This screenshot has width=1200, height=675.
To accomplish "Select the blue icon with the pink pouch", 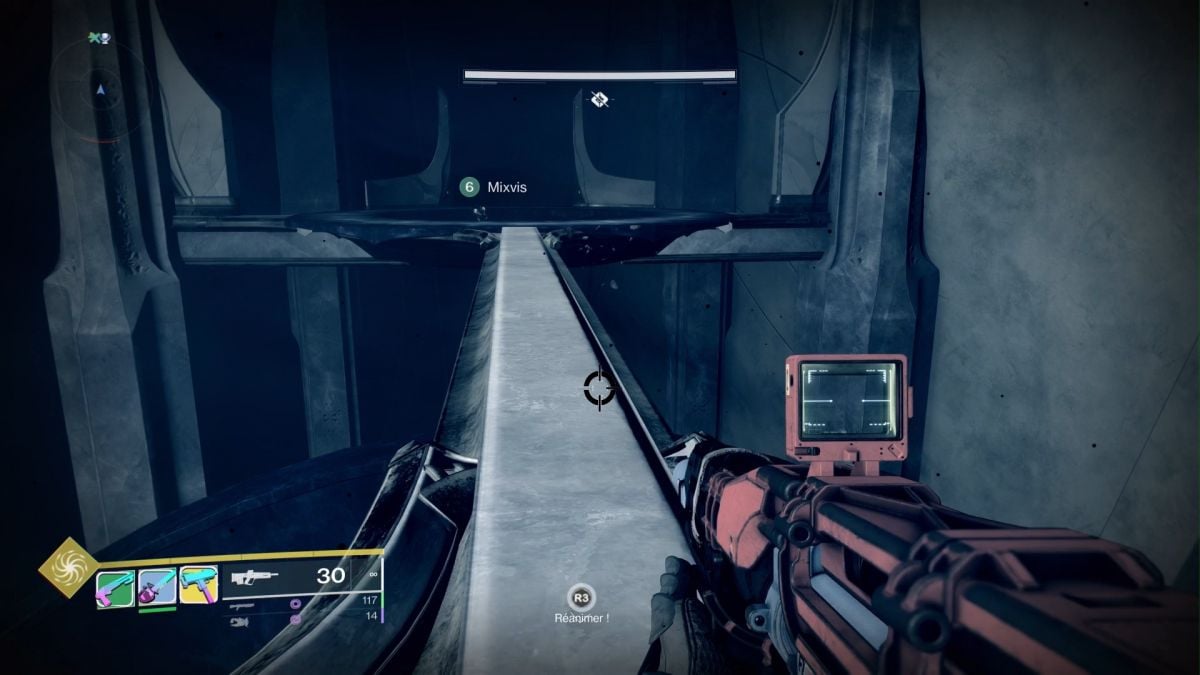I will click(157, 586).
